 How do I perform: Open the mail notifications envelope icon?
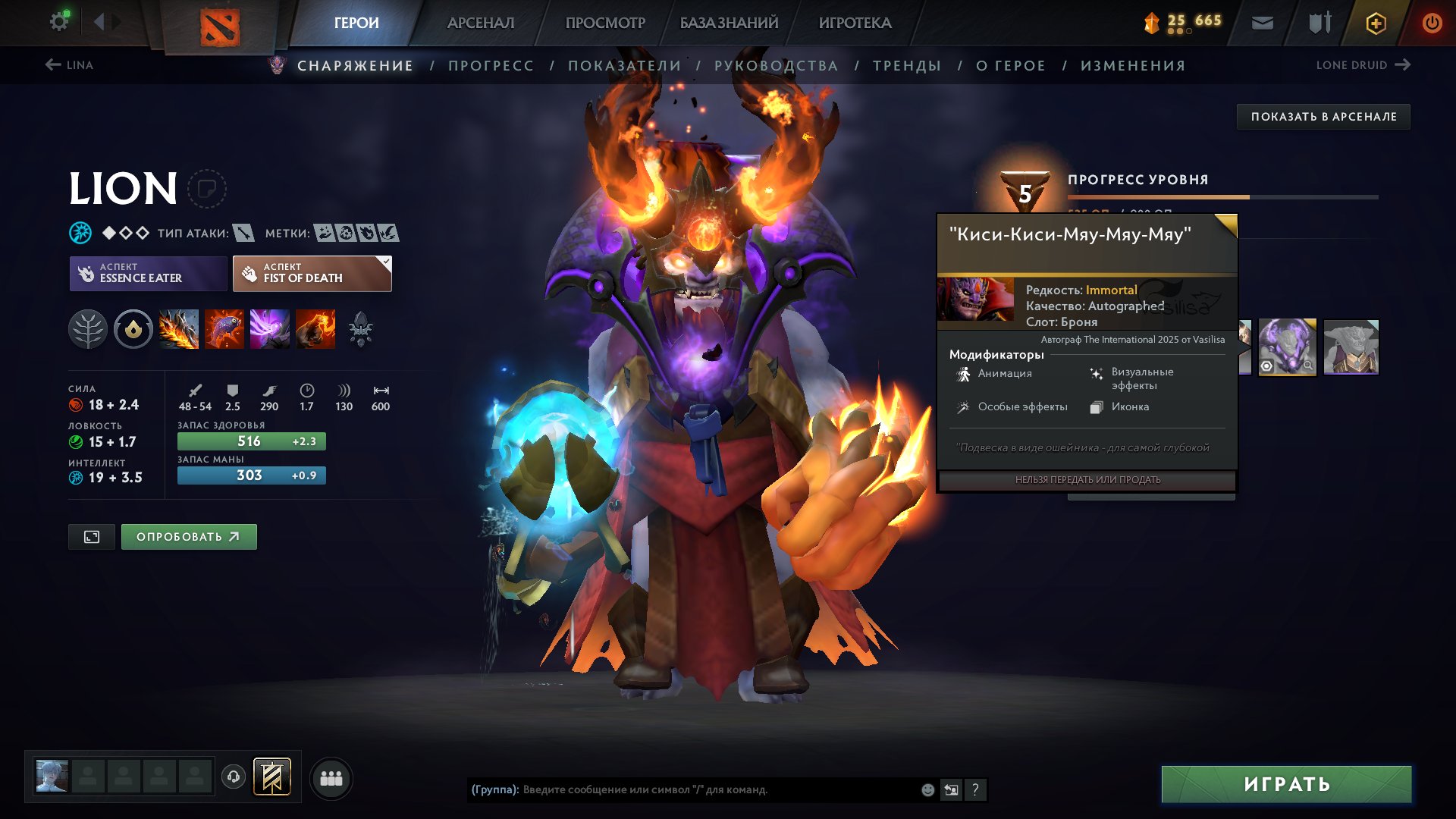point(1261,23)
